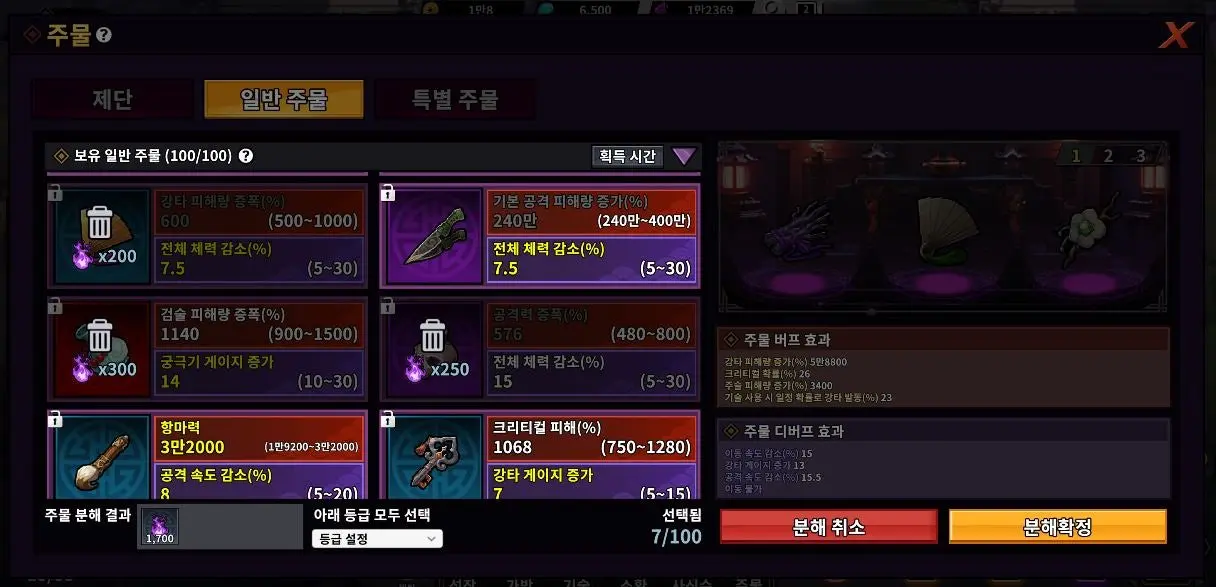Select the 기본 공격 피해량 증가 dagger talisman
Image resolution: width=1216 pixels, height=587 pixels.
(539, 236)
